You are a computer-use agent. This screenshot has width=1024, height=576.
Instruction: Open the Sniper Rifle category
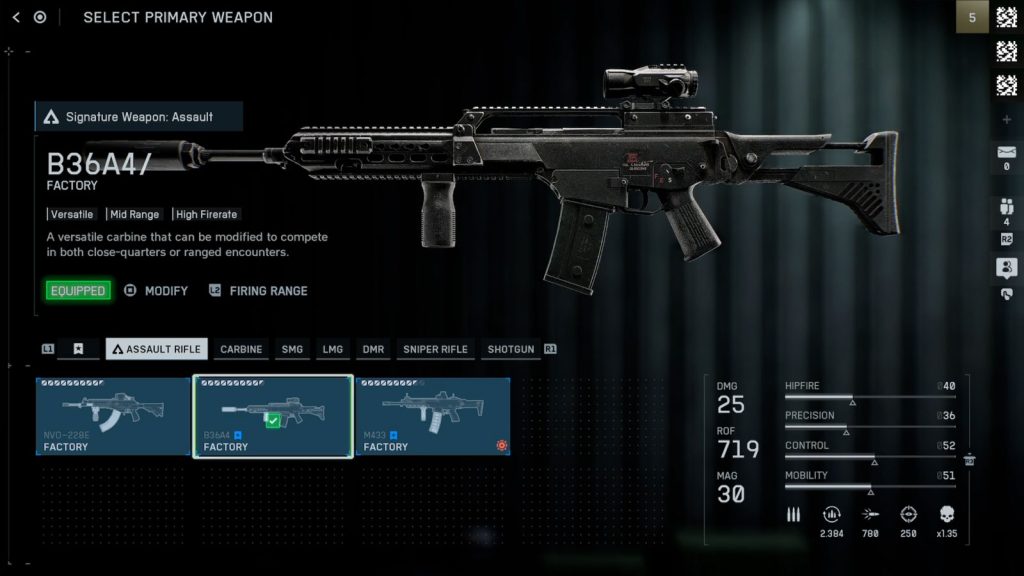[435, 349]
